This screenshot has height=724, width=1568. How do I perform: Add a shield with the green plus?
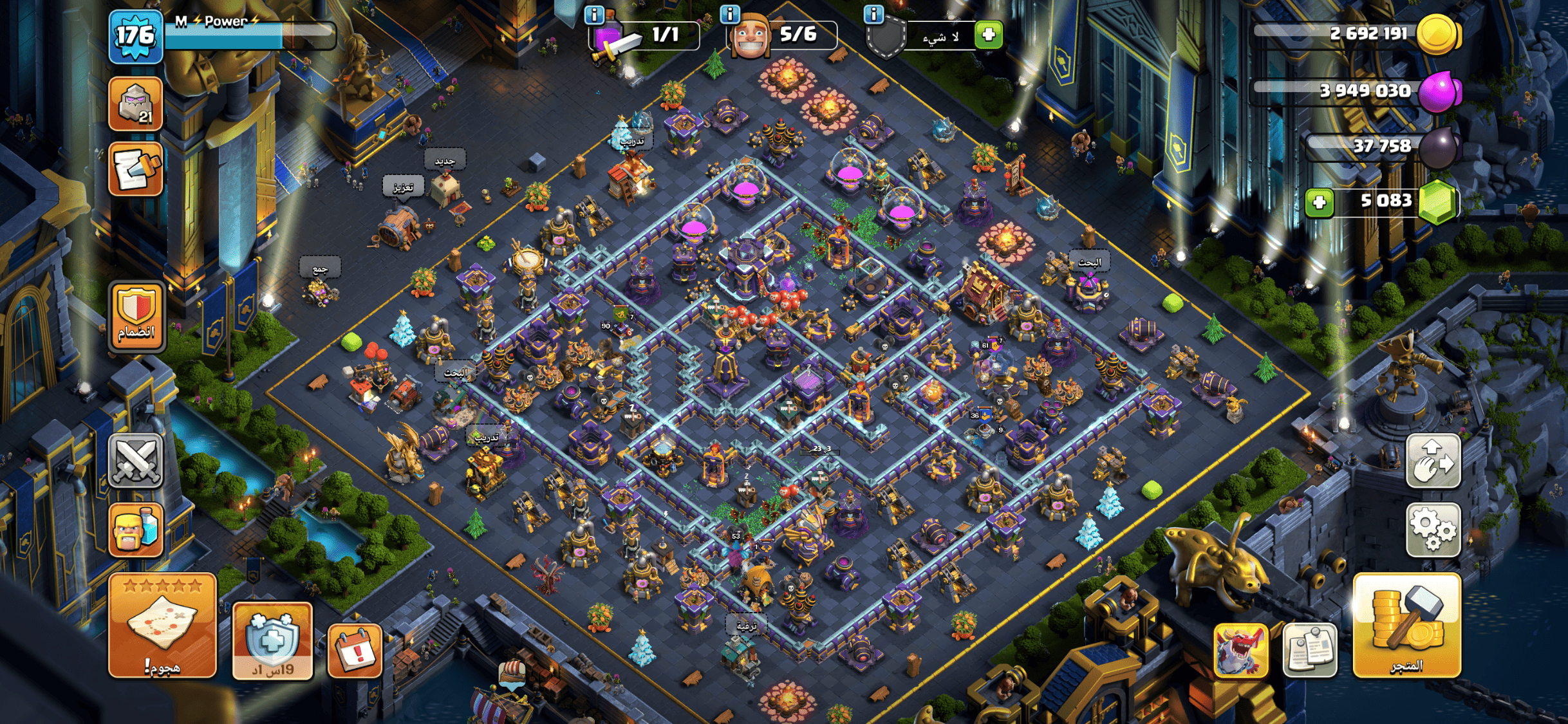tap(989, 34)
